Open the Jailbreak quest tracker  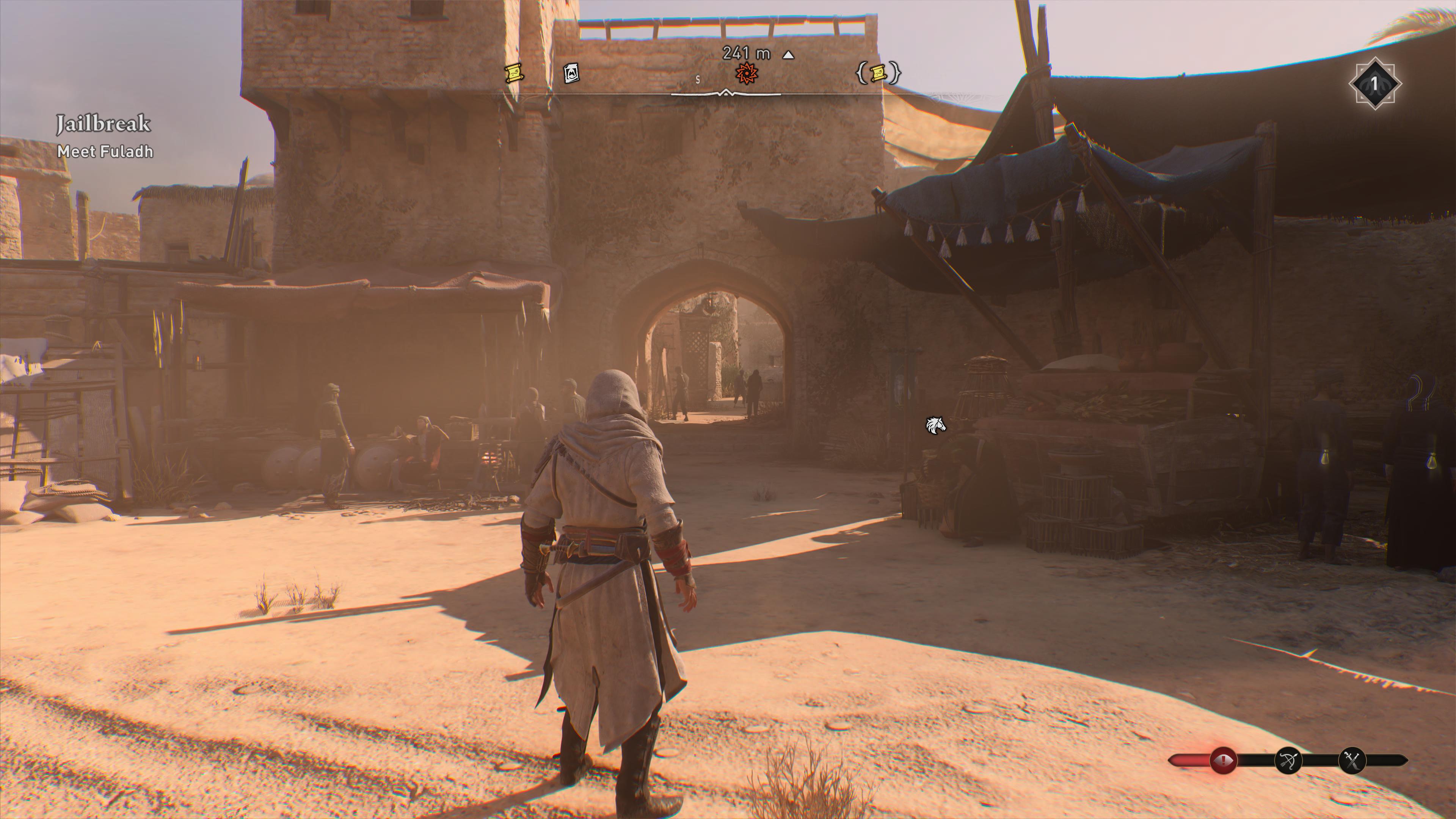pyautogui.click(x=104, y=124)
